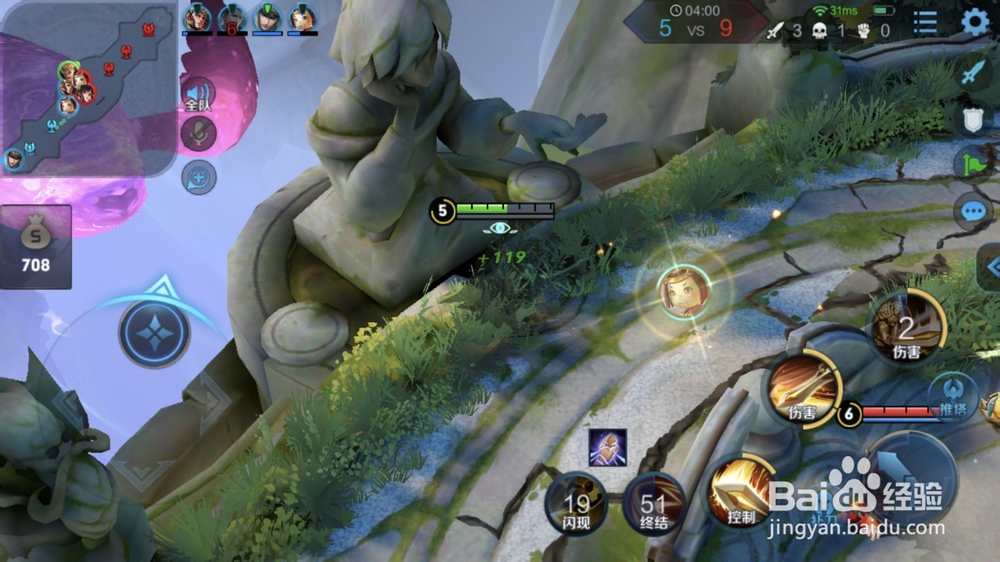Screen dimensions: 1000x562
Task: Send the sword attack signal
Action: (x=974, y=72)
